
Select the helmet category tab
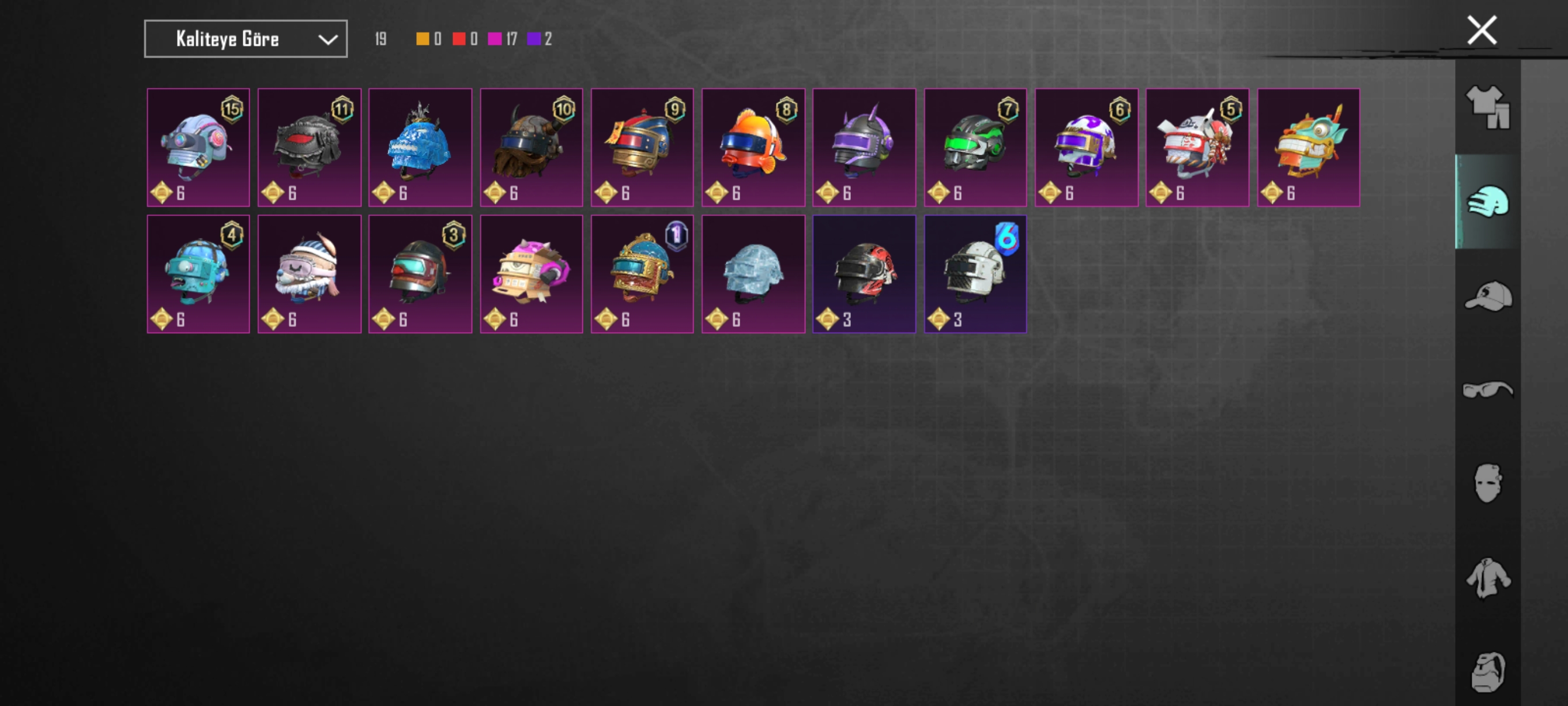1487,202
